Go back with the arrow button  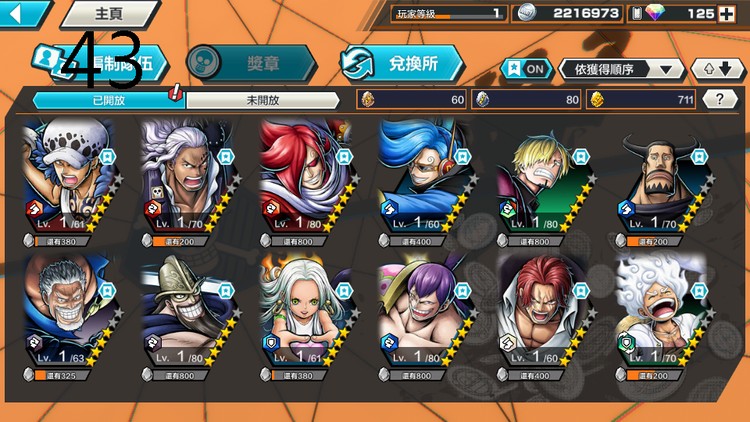tap(22, 14)
